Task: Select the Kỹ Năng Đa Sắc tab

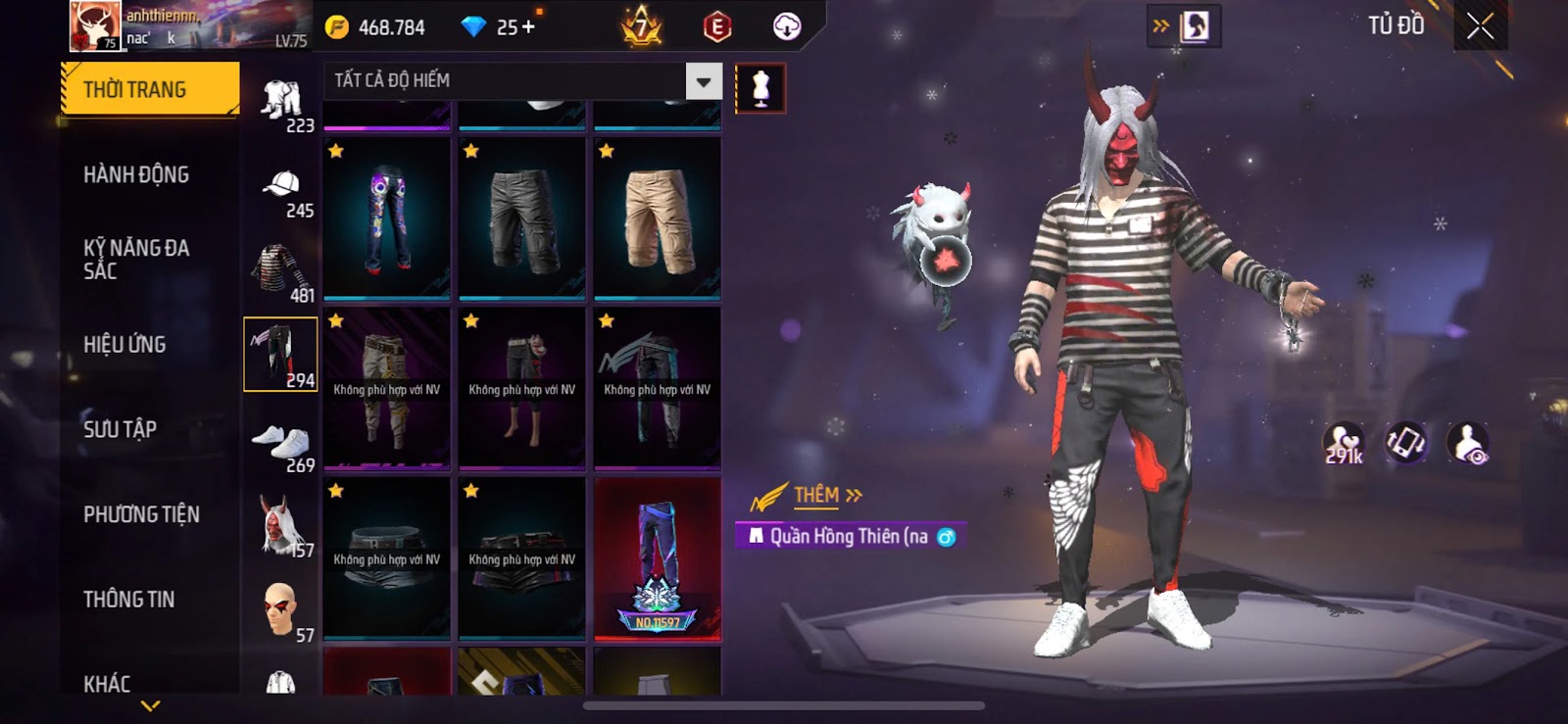Action: pos(136,260)
